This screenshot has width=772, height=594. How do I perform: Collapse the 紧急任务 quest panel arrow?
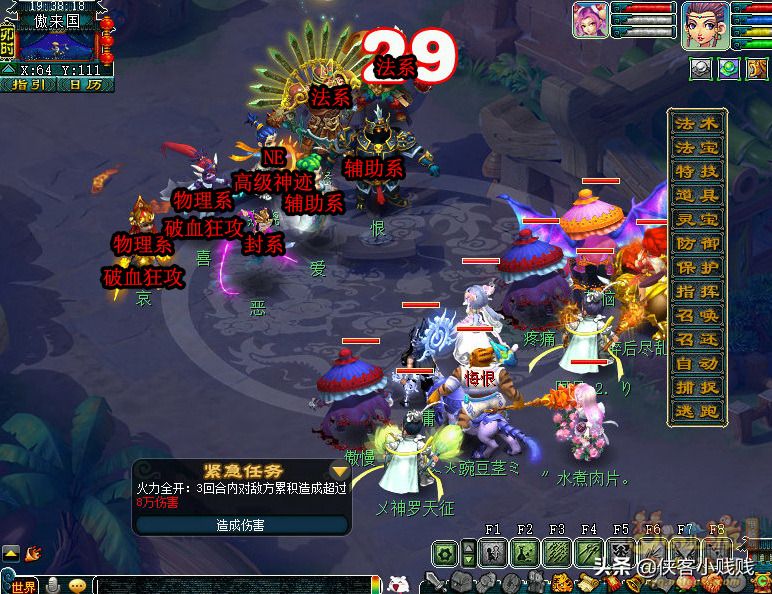pyautogui.click(x=340, y=470)
